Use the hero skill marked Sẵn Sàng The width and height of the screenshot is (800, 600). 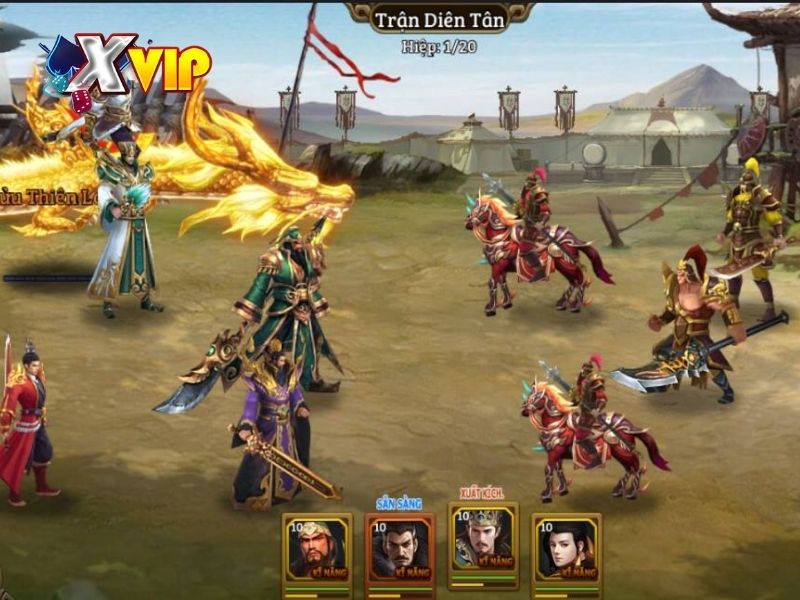(399, 548)
